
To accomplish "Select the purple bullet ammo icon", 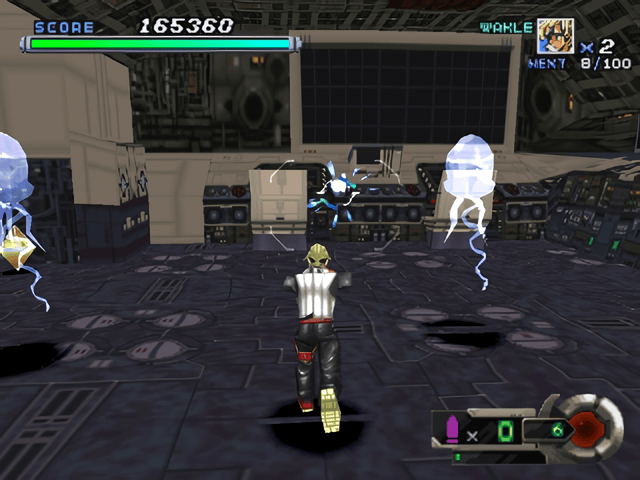I will [x=451, y=430].
